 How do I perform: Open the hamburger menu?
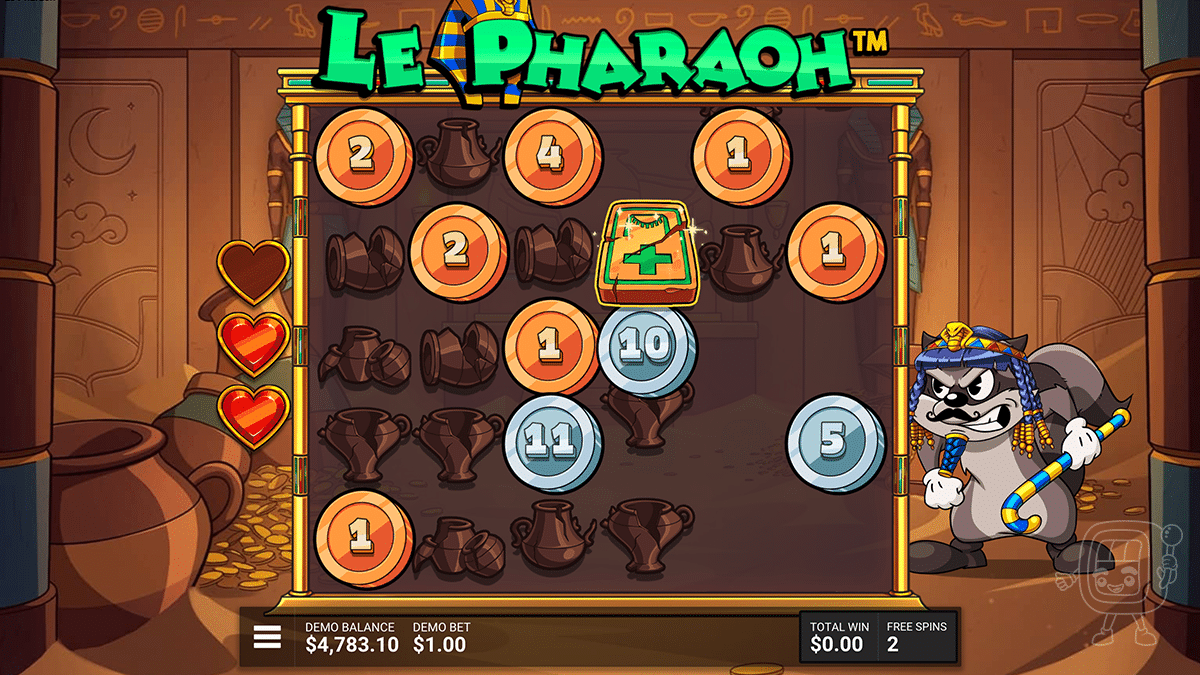click(267, 637)
